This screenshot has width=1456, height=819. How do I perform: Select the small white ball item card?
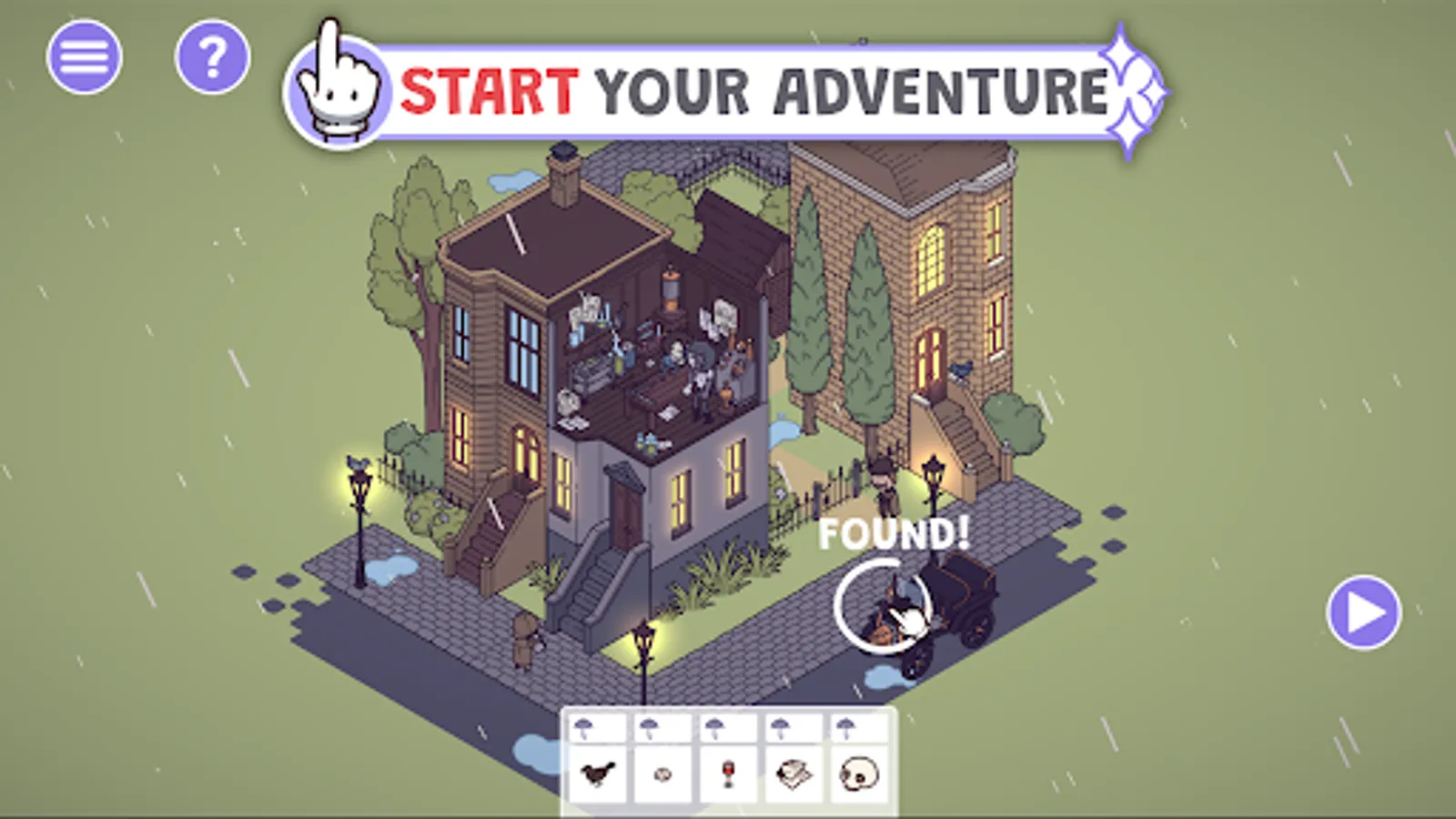(x=663, y=775)
